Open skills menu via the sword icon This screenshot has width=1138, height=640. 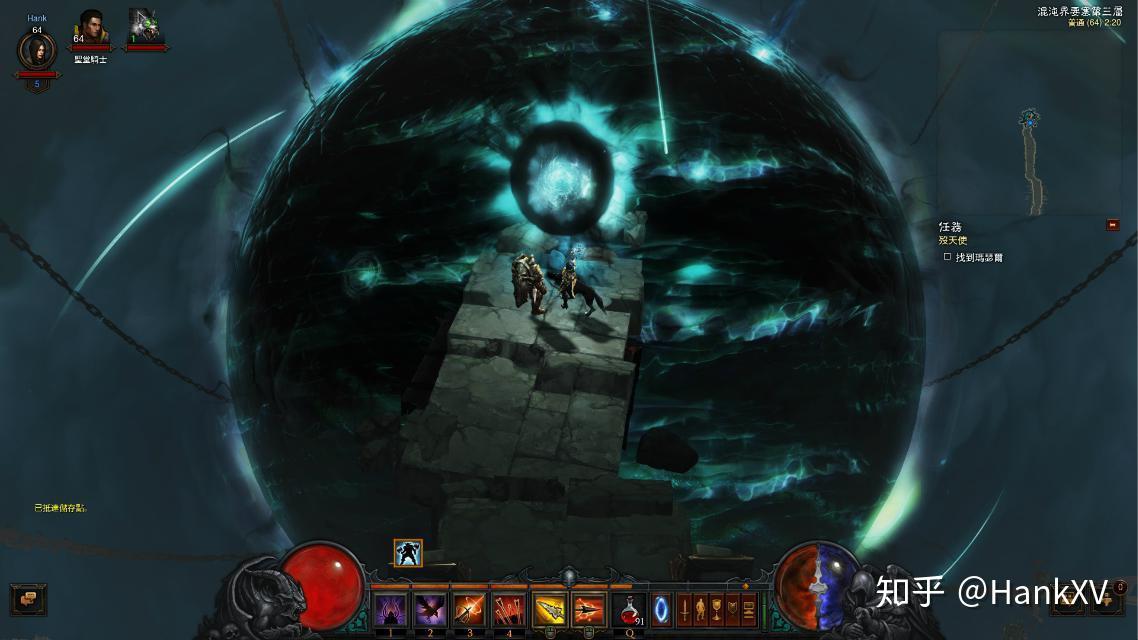click(x=685, y=609)
